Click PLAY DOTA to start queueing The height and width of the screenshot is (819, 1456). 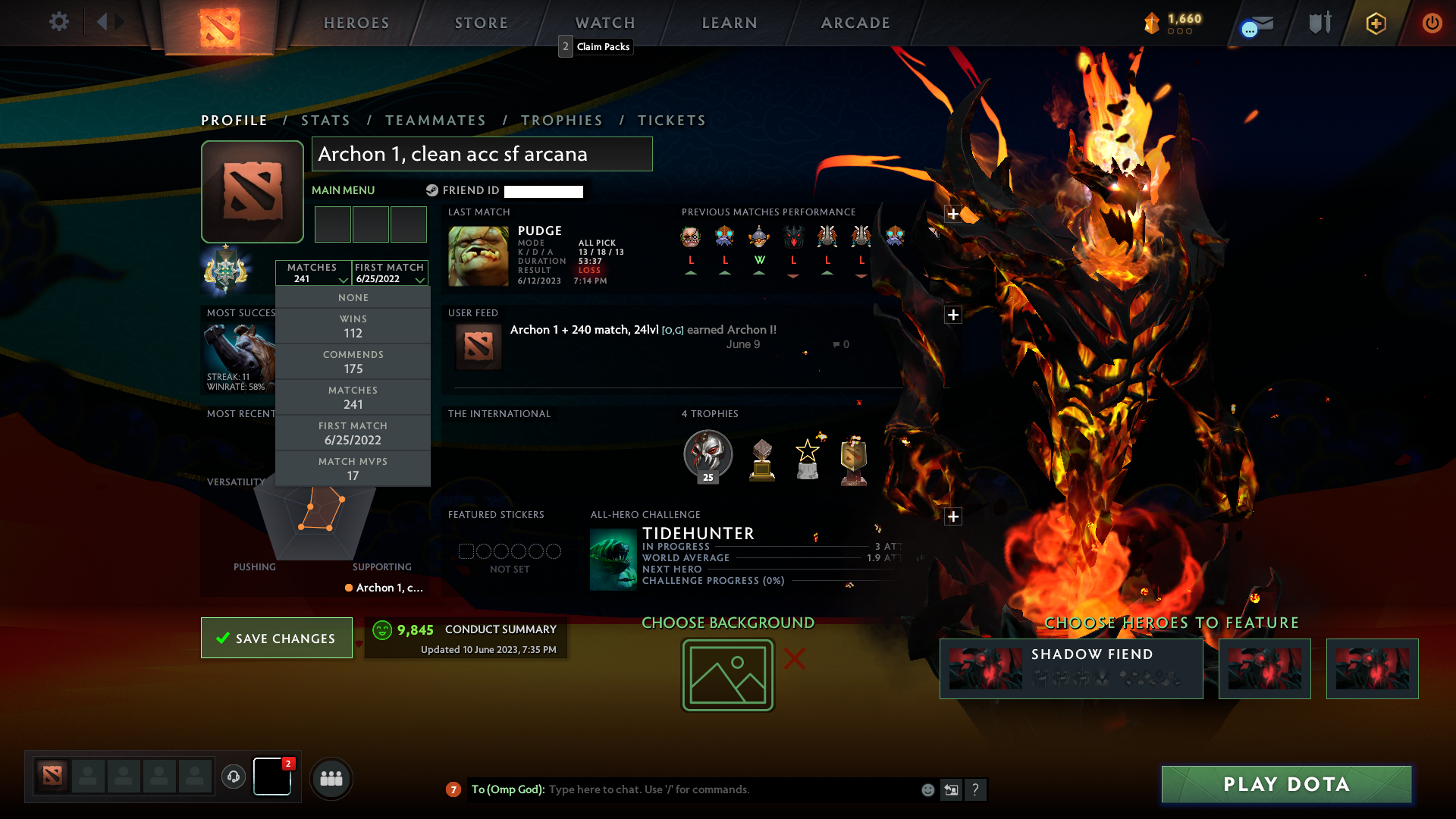click(1285, 784)
